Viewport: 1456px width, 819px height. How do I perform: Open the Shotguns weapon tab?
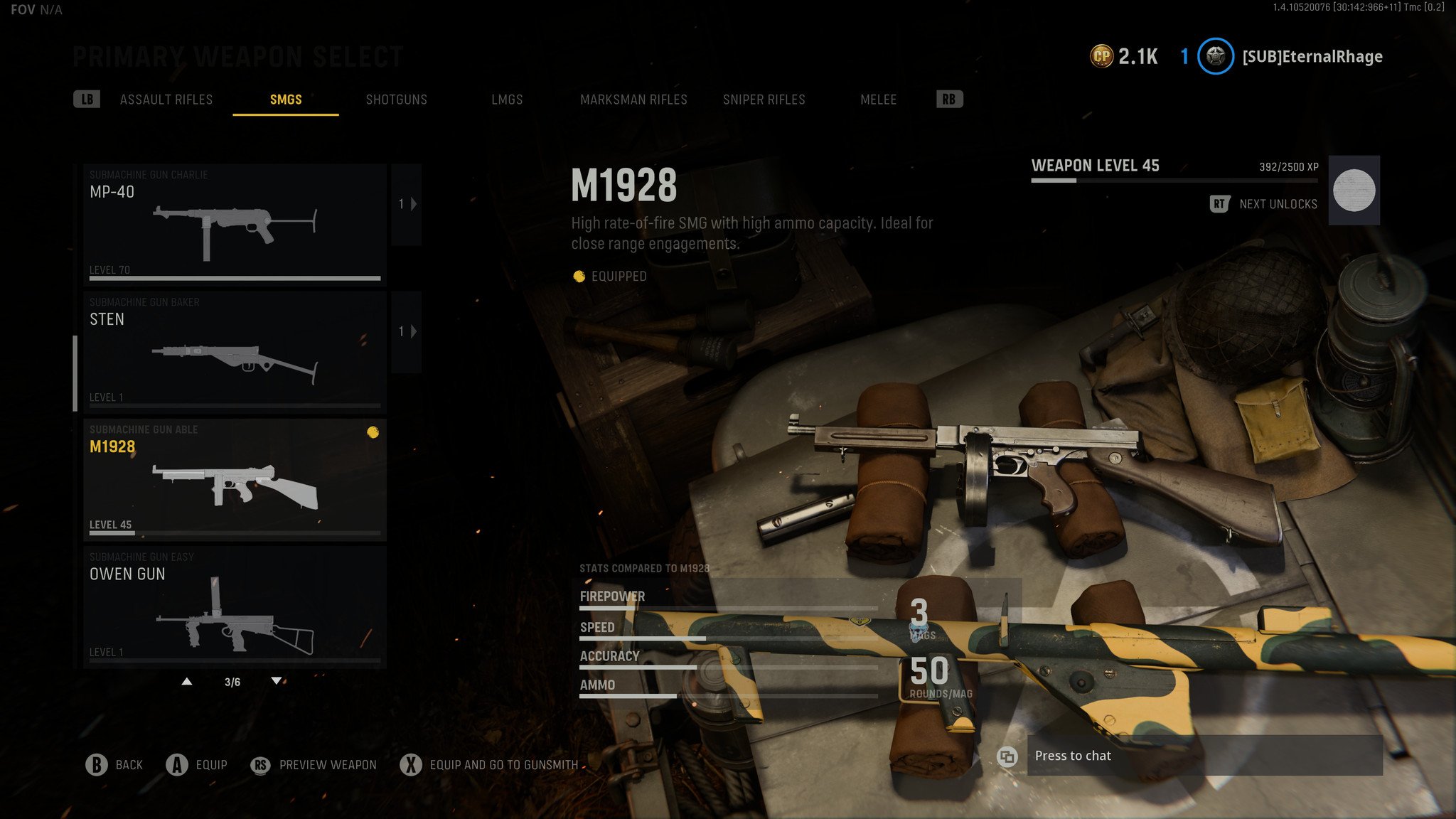pyautogui.click(x=396, y=100)
